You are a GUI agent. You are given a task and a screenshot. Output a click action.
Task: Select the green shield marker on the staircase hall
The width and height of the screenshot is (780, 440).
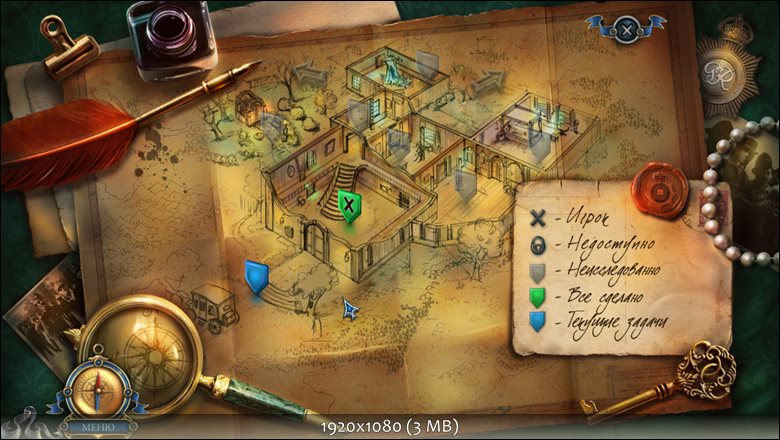pyautogui.click(x=349, y=206)
